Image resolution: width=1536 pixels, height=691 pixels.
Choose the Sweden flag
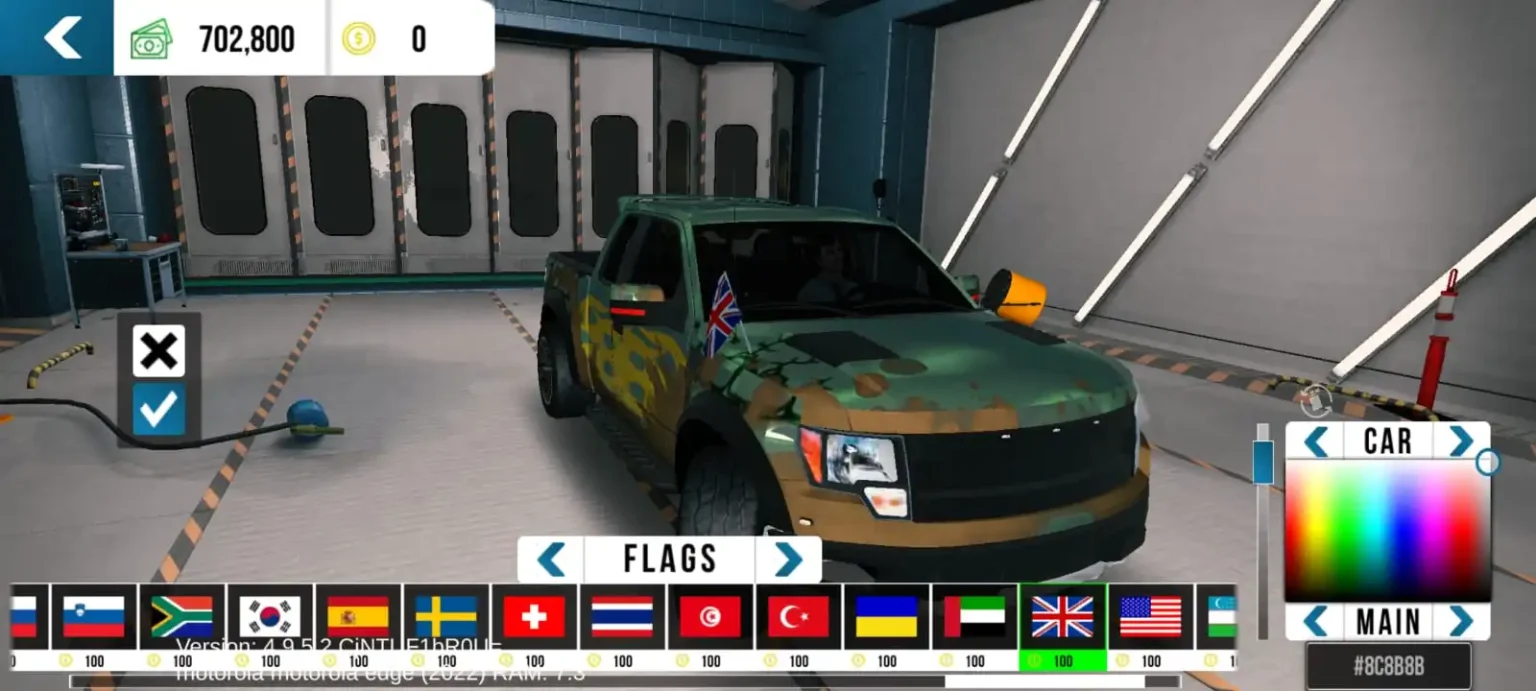446,617
